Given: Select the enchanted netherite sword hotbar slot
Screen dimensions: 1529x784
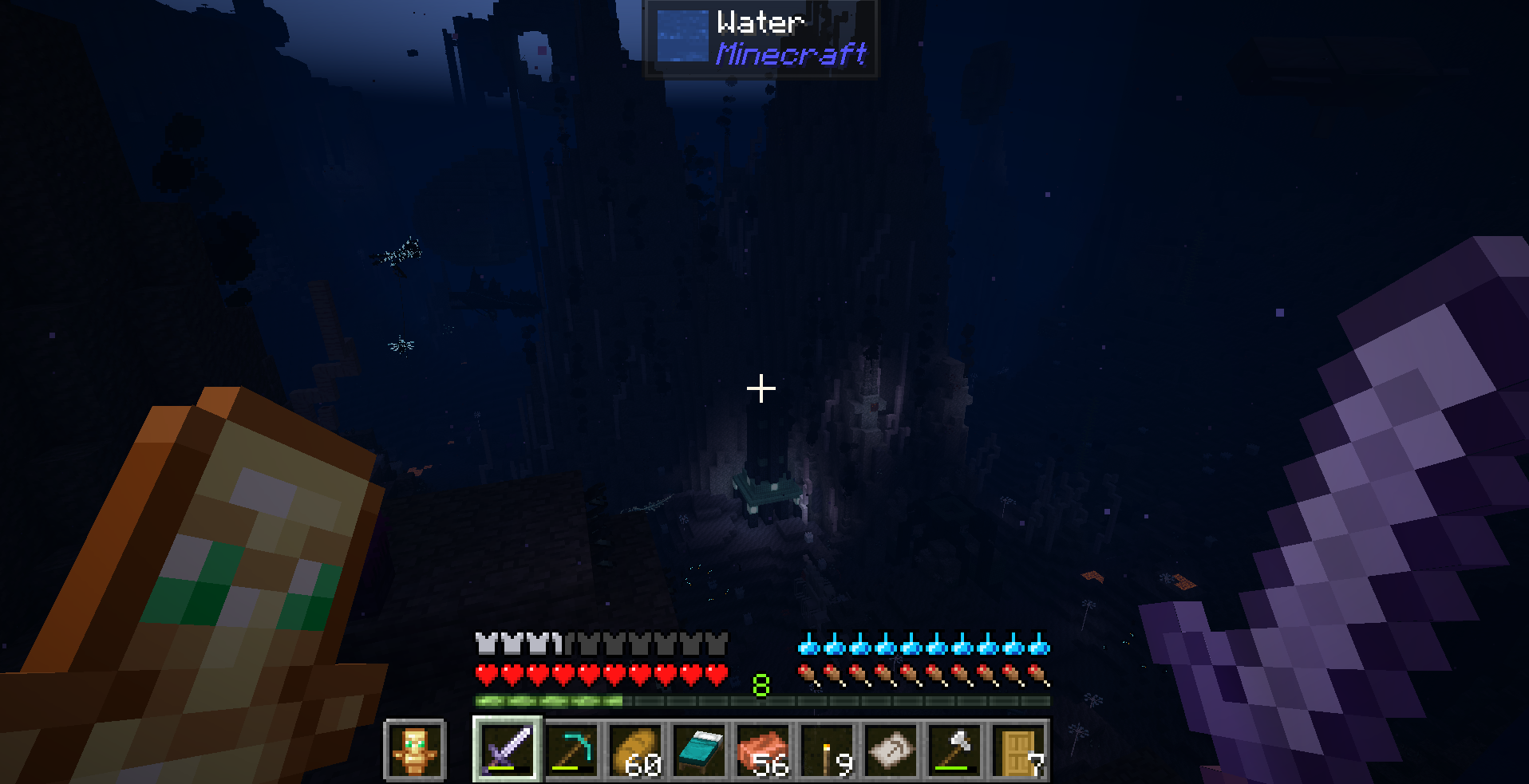Looking at the screenshot, I should [506, 751].
